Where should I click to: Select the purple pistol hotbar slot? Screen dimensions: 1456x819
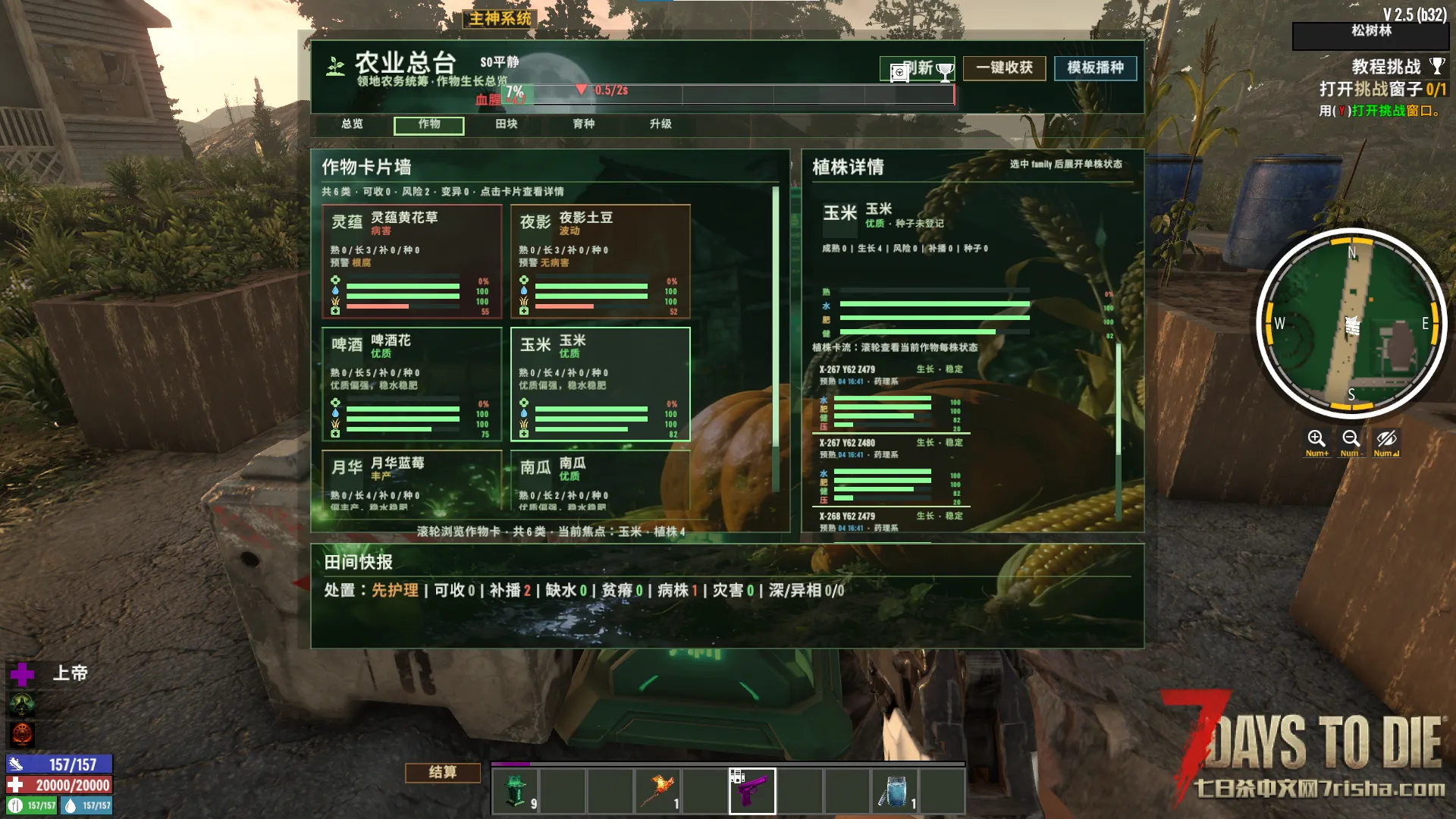[752, 790]
